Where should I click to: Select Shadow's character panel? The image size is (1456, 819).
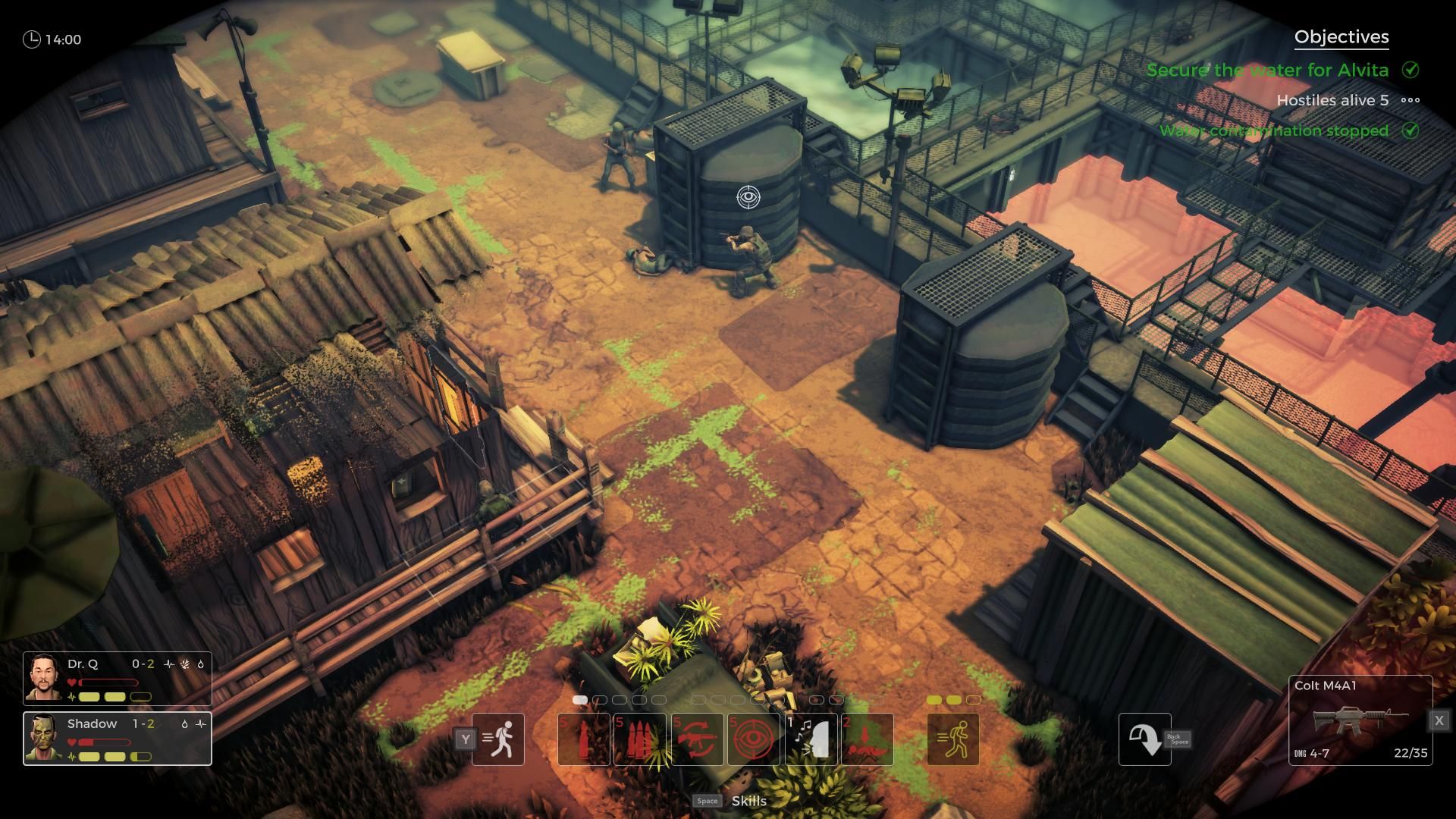[118, 739]
